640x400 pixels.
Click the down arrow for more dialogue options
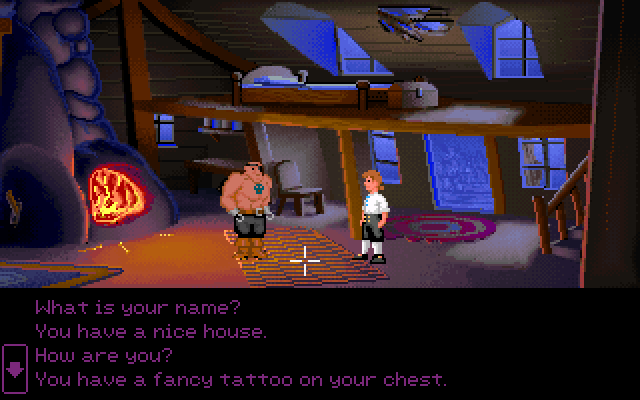point(15,367)
